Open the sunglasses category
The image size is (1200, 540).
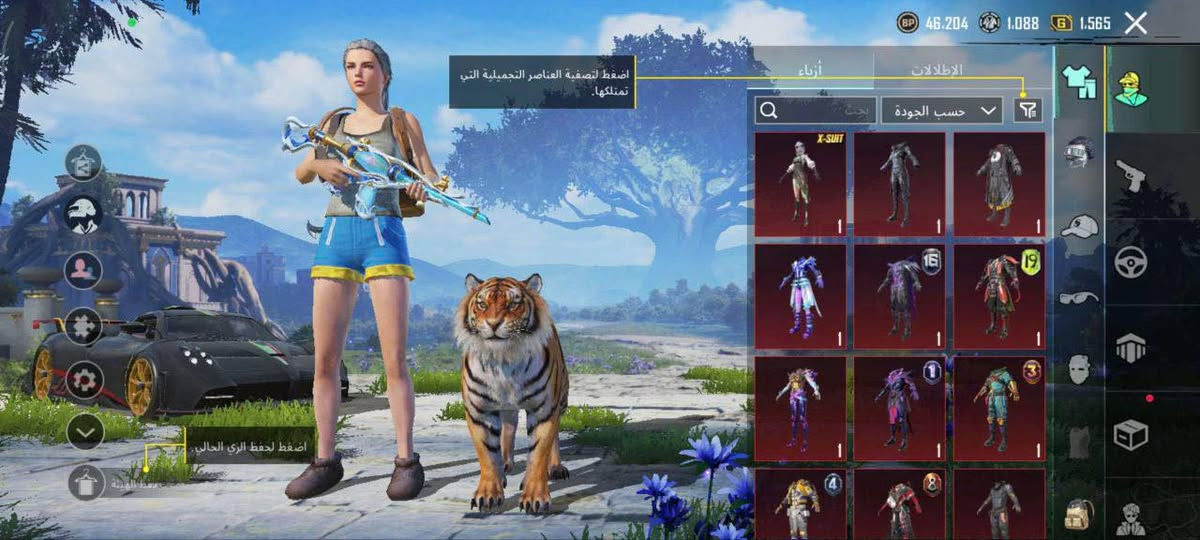[1078, 296]
